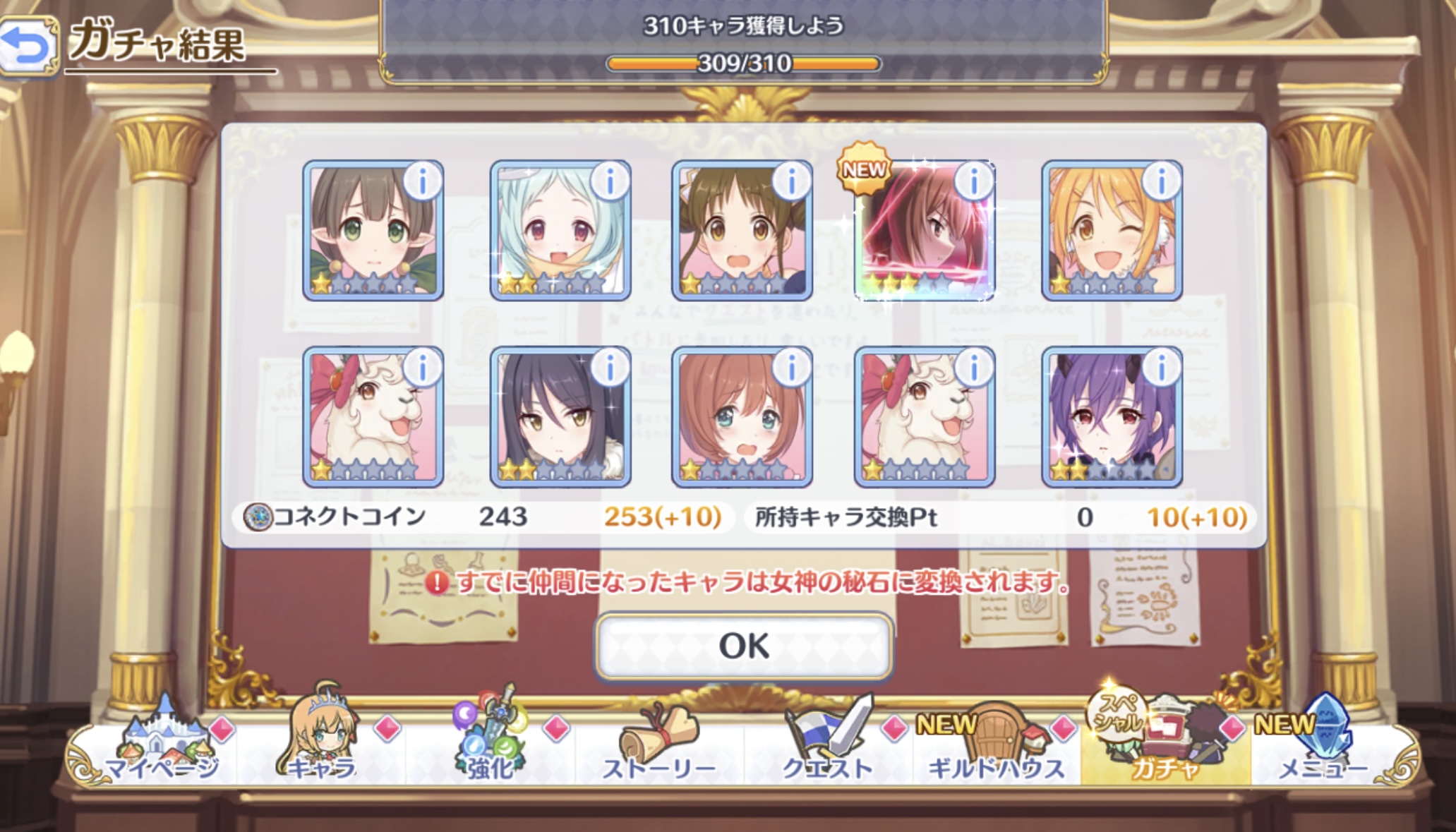Screen dimensions: 1456x832
Task: Open info for the NEW red-haired character
Action: (x=973, y=182)
